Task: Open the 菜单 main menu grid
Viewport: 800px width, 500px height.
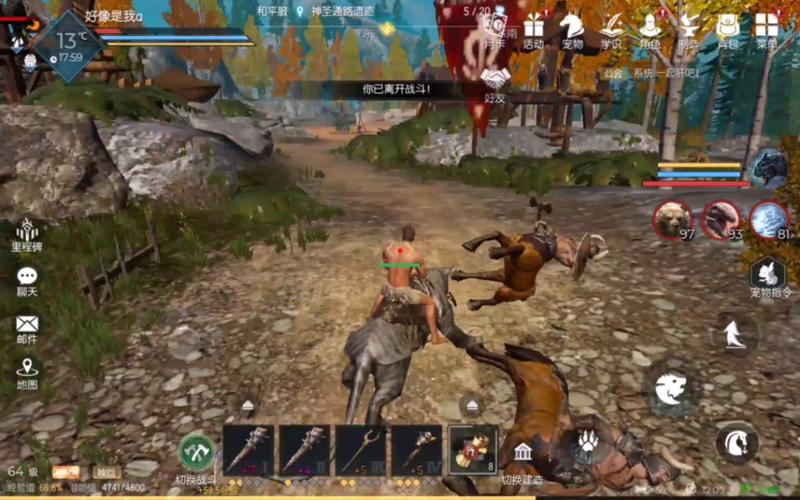Action: [767, 28]
